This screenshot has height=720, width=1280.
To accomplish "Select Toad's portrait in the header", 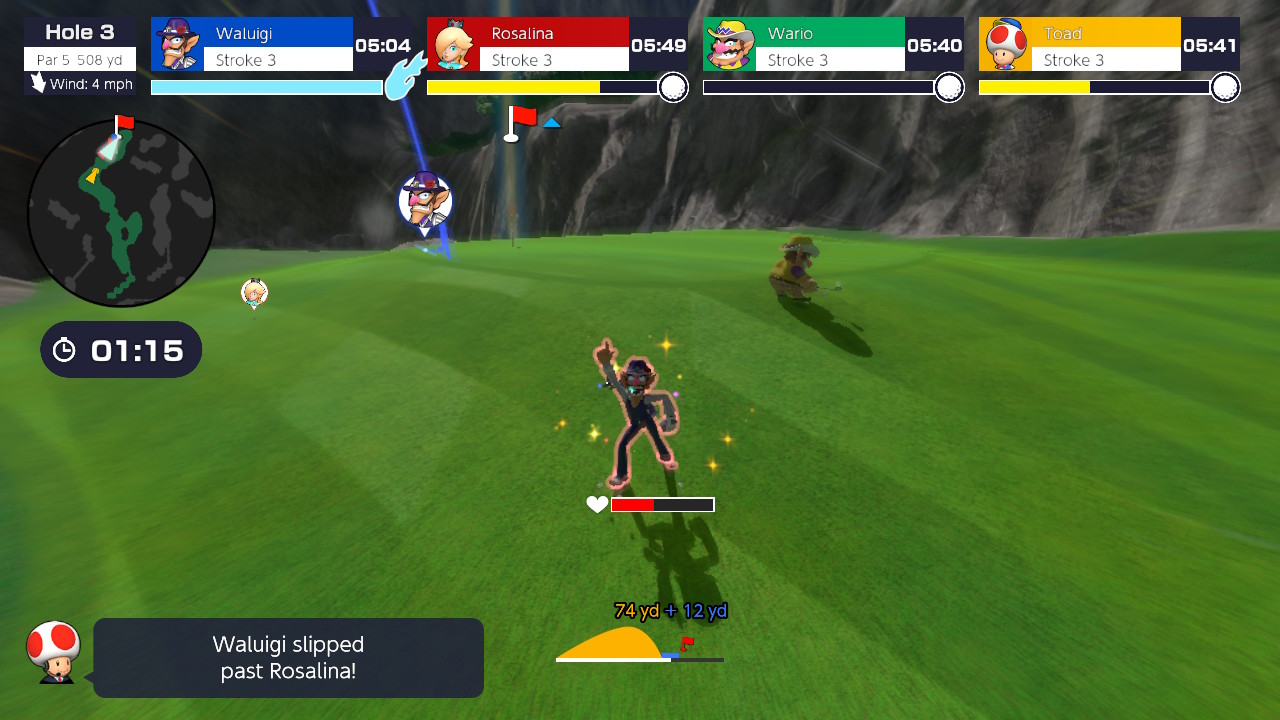I will coord(1005,43).
